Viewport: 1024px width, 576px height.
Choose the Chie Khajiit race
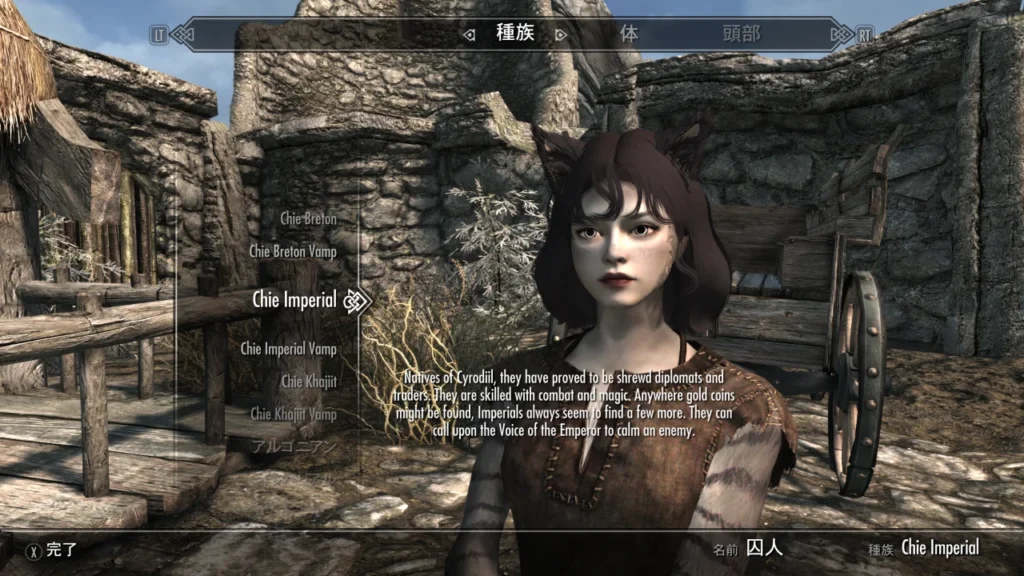tap(308, 381)
